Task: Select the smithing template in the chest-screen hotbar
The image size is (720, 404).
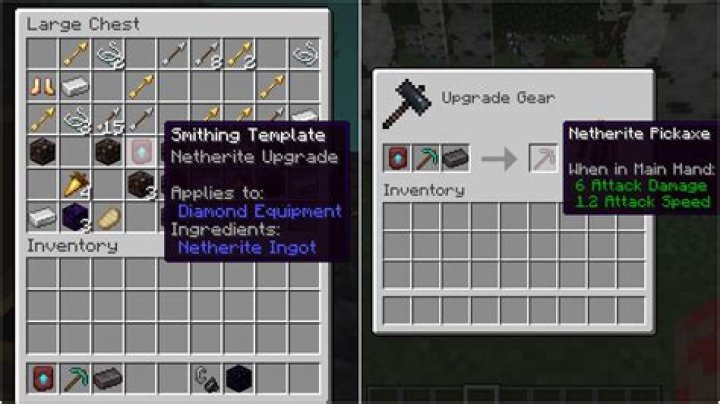Action: tap(41, 378)
